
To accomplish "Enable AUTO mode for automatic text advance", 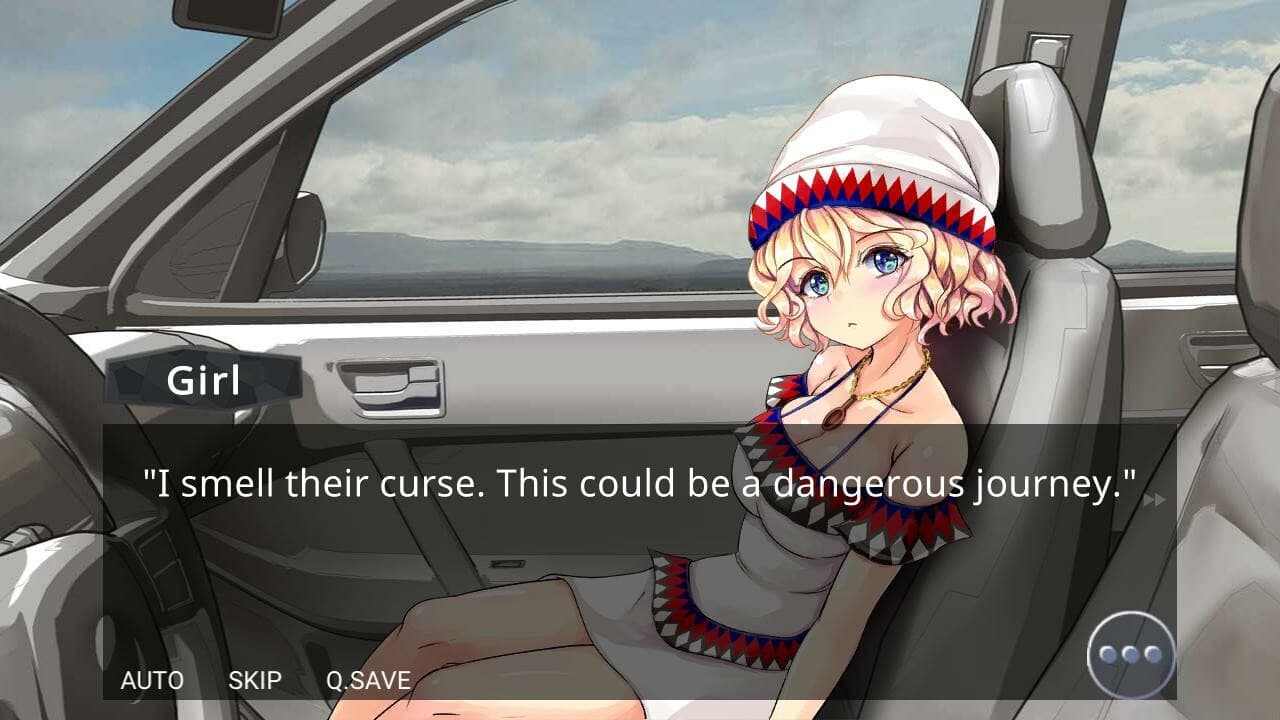I will click(x=152, y=681).
